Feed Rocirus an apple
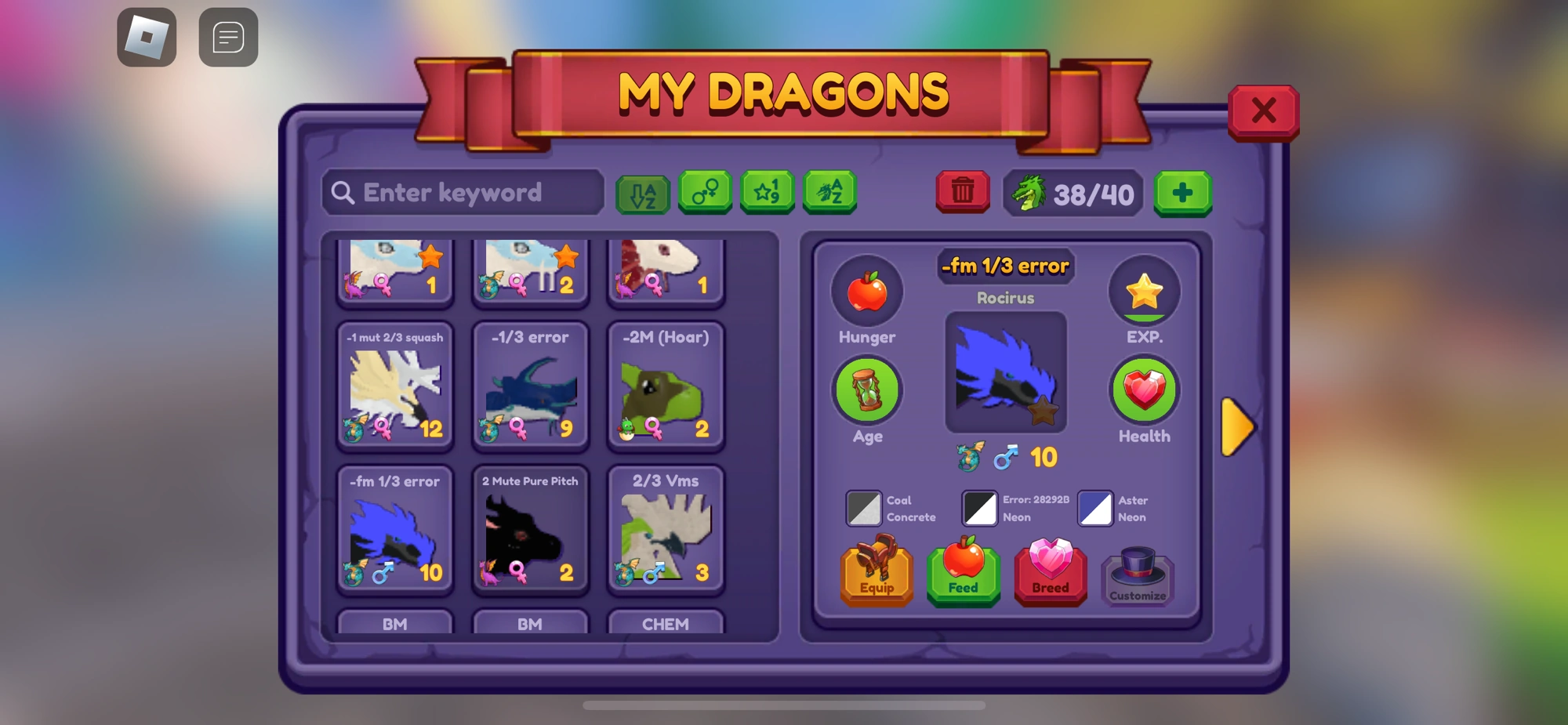This screenshot has width=1568, height=725. pos(963,576)
